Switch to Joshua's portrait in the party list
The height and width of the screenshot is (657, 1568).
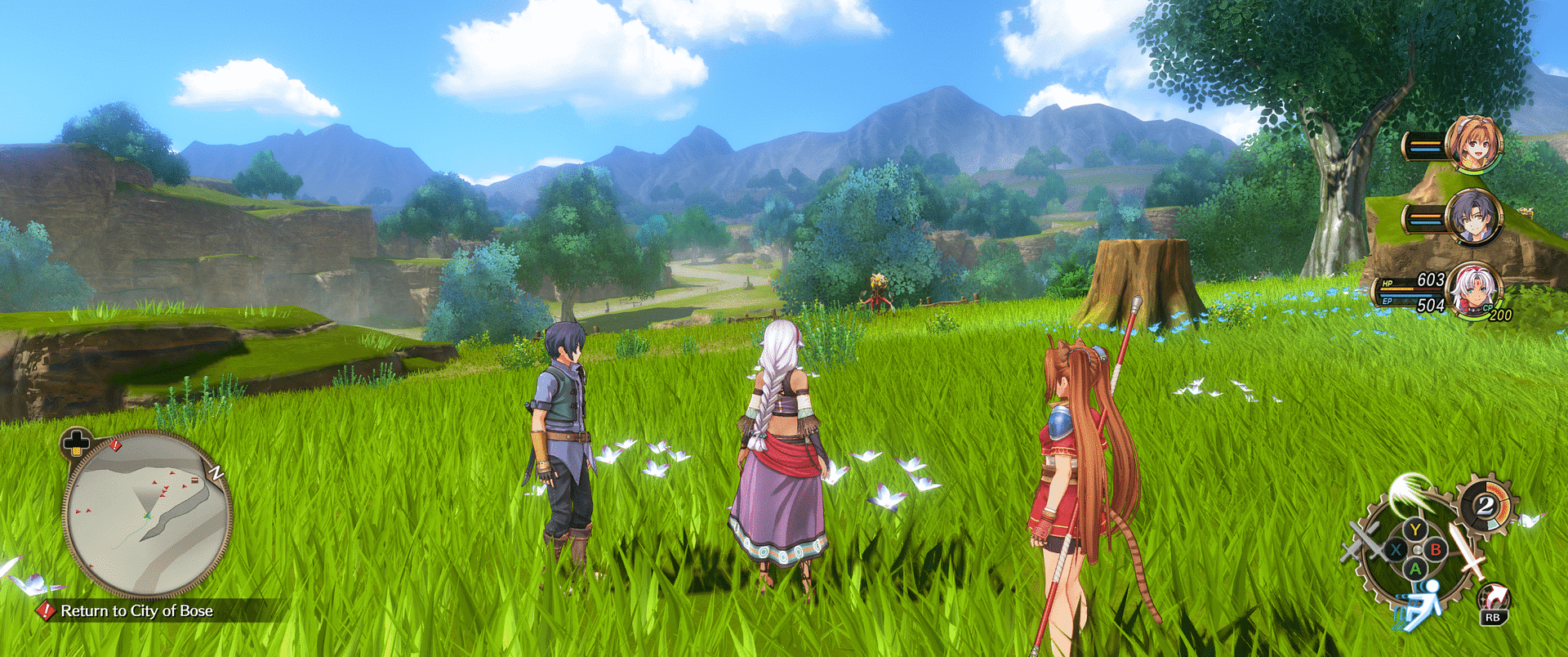pos(1475,217)
